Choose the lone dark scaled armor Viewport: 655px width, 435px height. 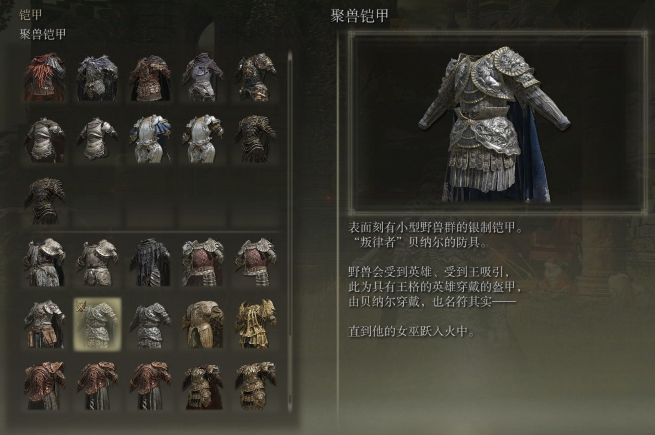[x=45, y=199]
